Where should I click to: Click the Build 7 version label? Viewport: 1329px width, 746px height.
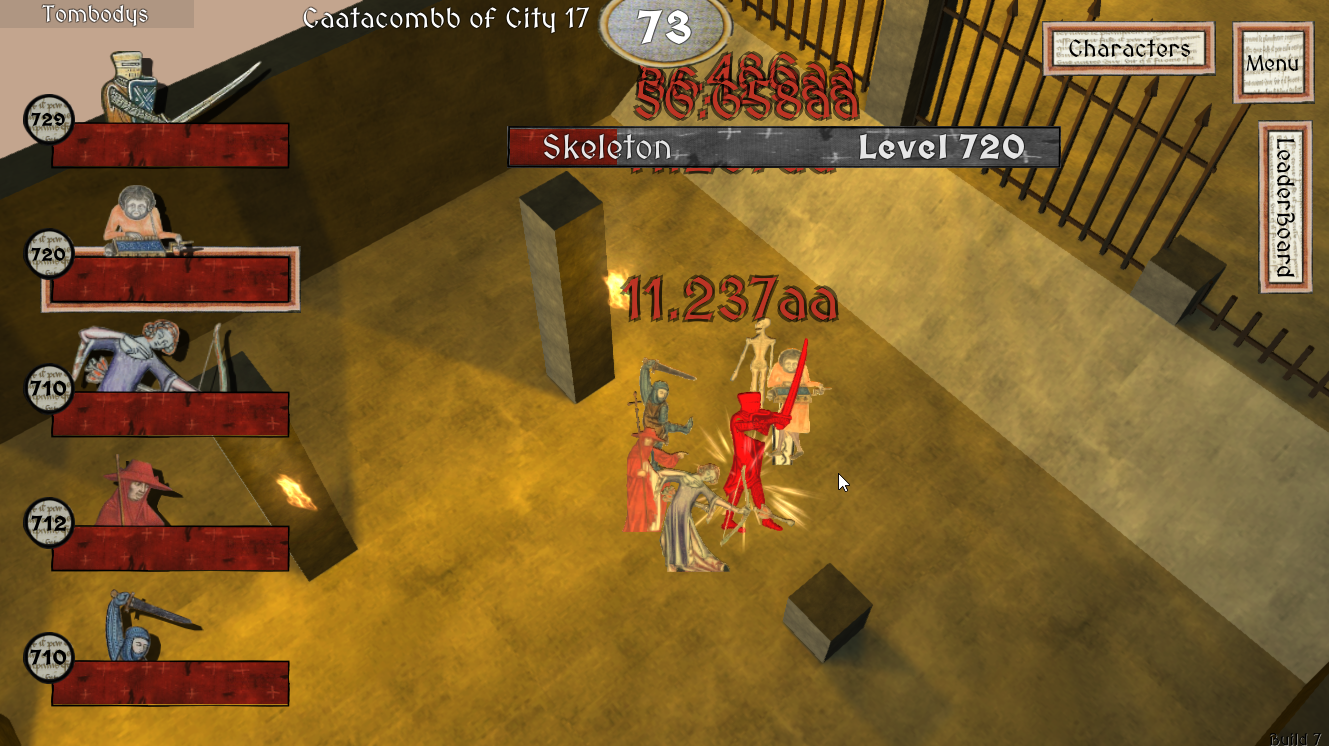[1296, 736]
